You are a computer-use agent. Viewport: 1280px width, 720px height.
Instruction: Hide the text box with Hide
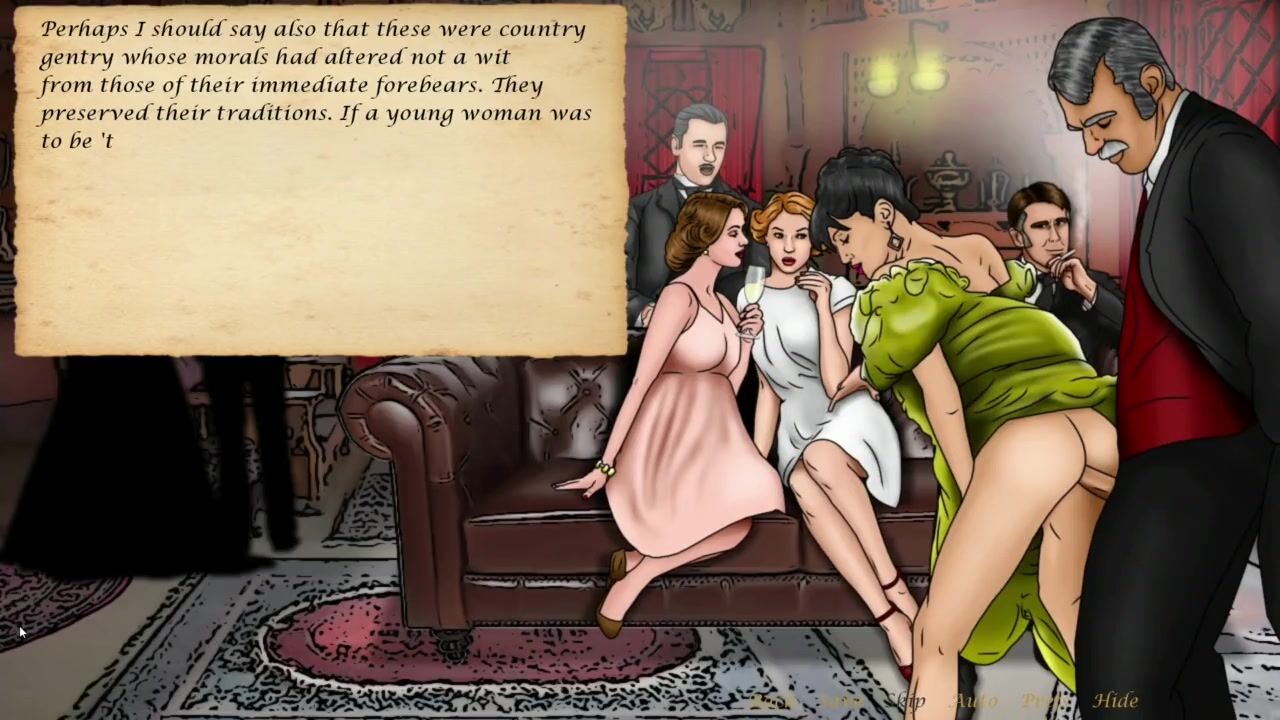1115,701
